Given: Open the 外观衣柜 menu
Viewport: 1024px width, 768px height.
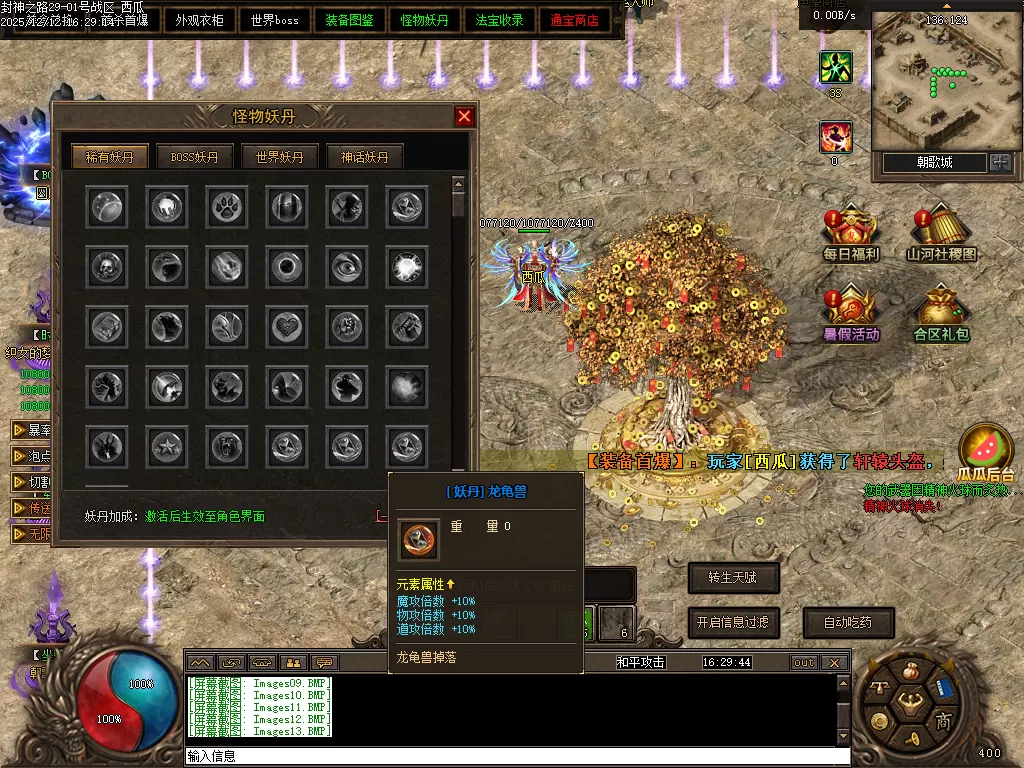Looking at the screenshot, I should 199,20.
